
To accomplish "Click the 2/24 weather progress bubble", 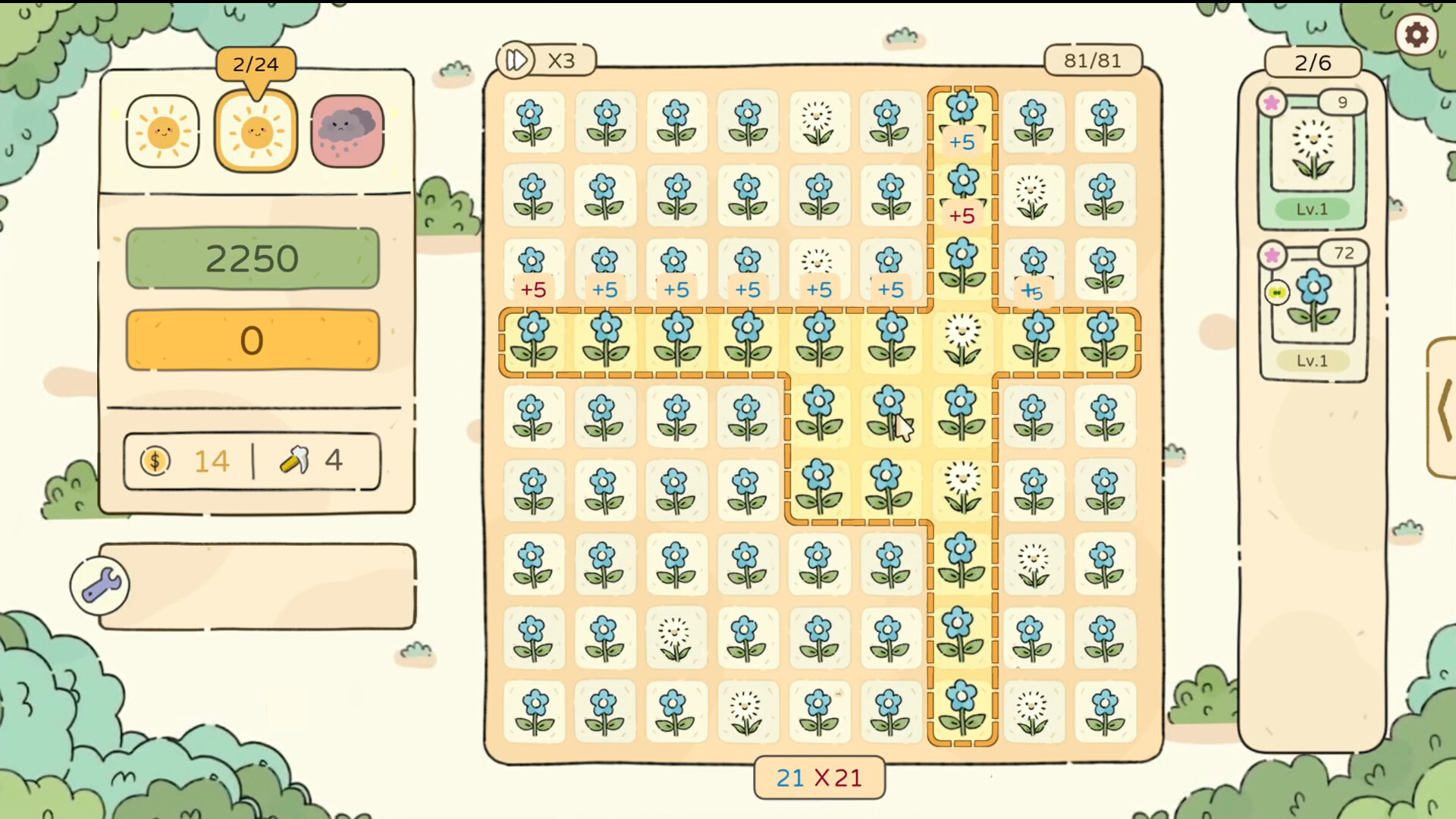I will (254, 64).
